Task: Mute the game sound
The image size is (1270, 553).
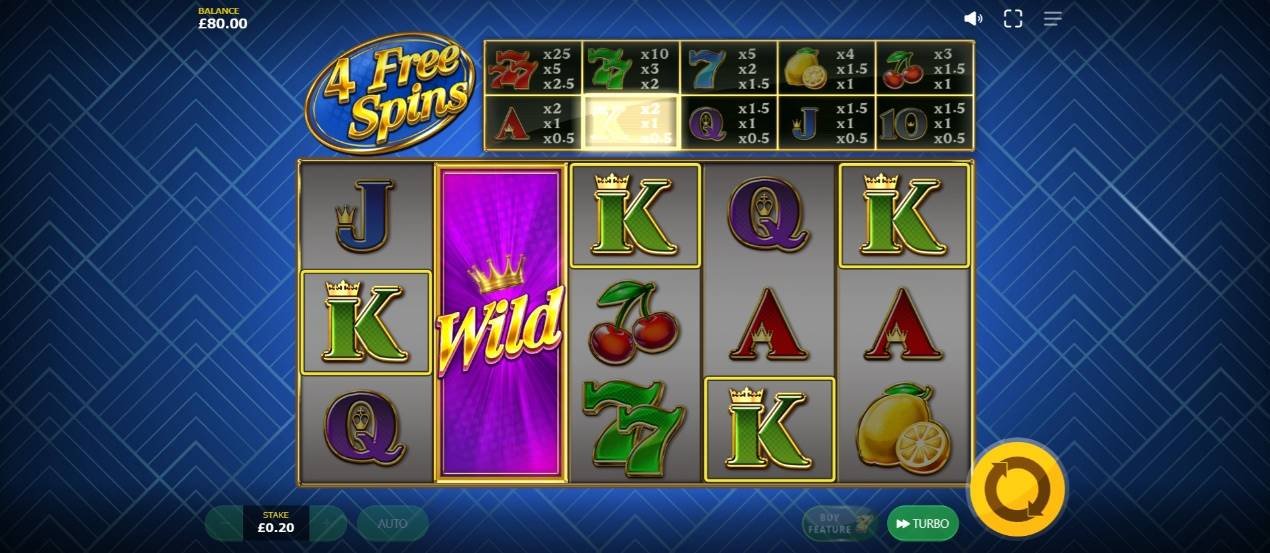Action: click(x=972, y=19)
